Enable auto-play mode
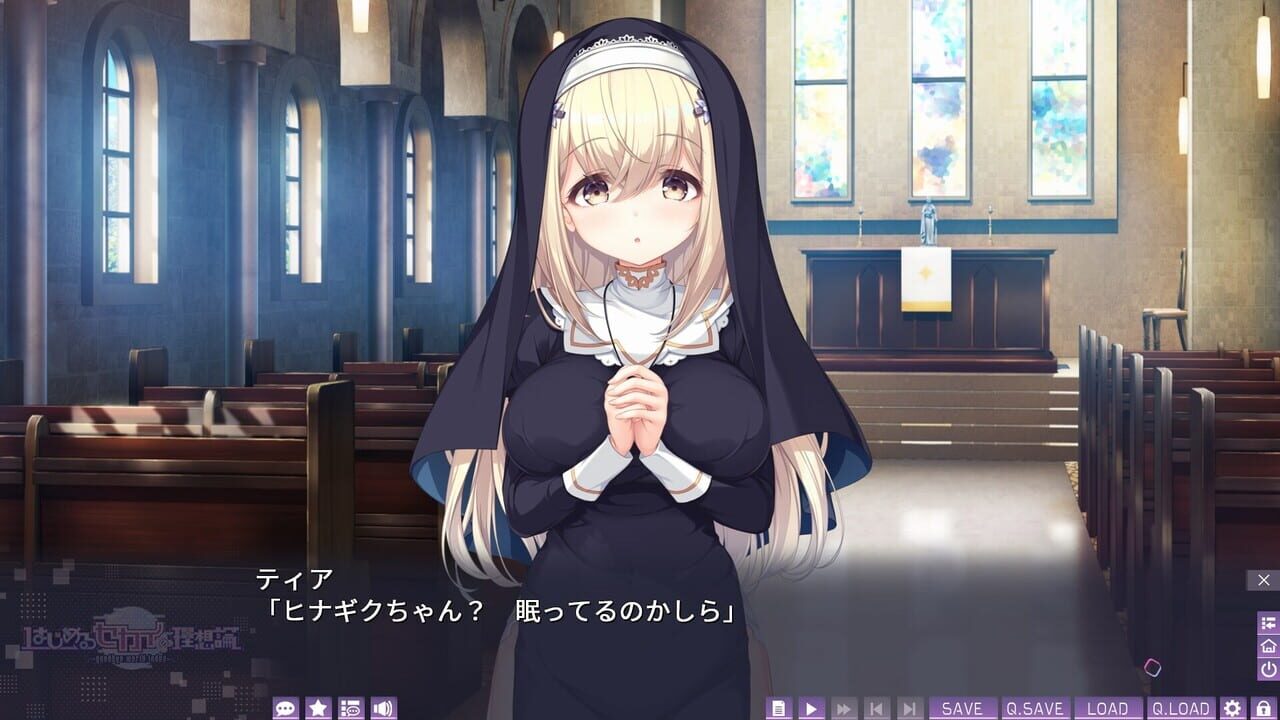The width and height of the screenshot is (1280, 720). [x=809, y=705]
